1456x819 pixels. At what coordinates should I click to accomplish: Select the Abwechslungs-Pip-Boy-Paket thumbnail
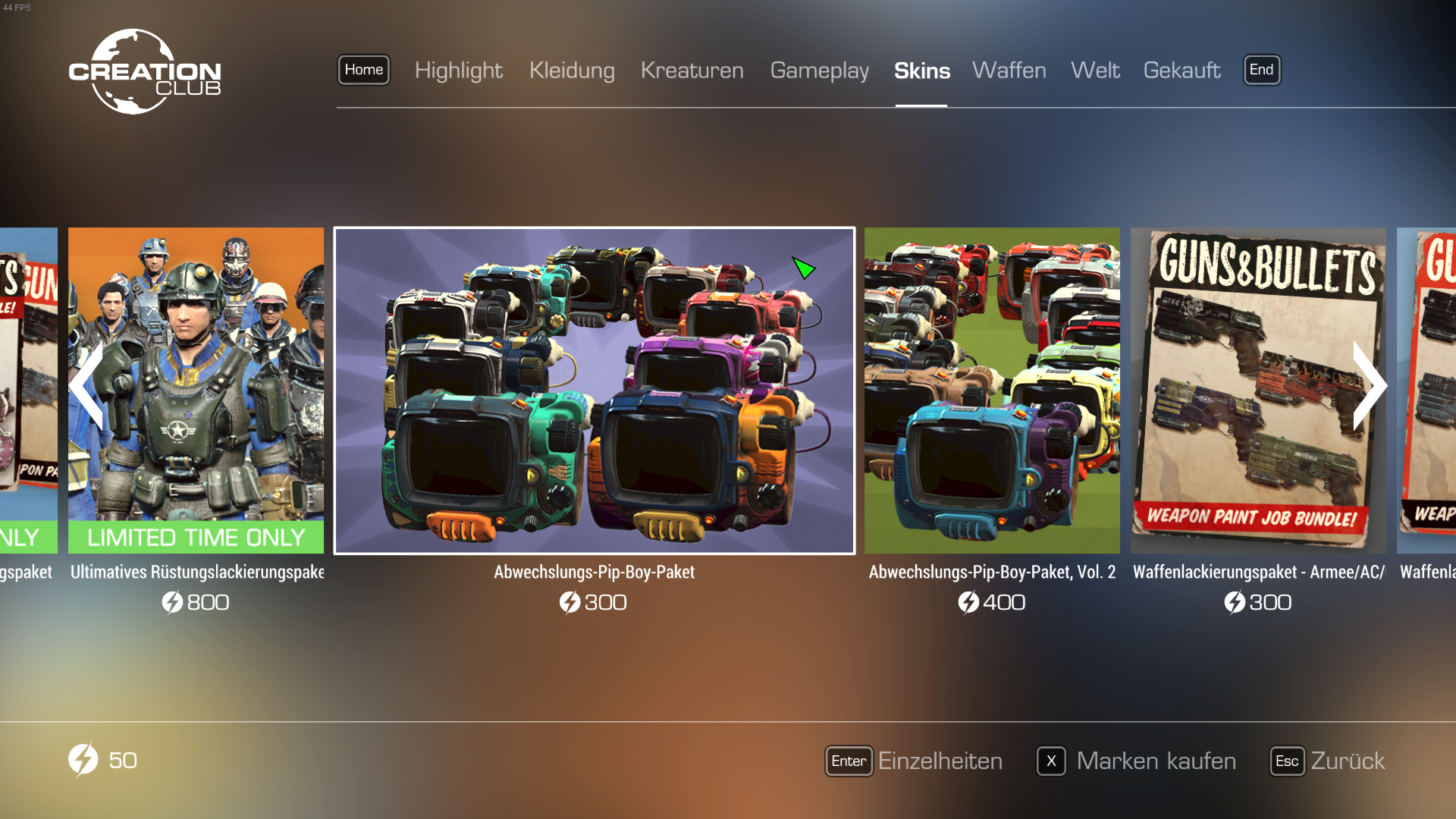coord(594,391)
